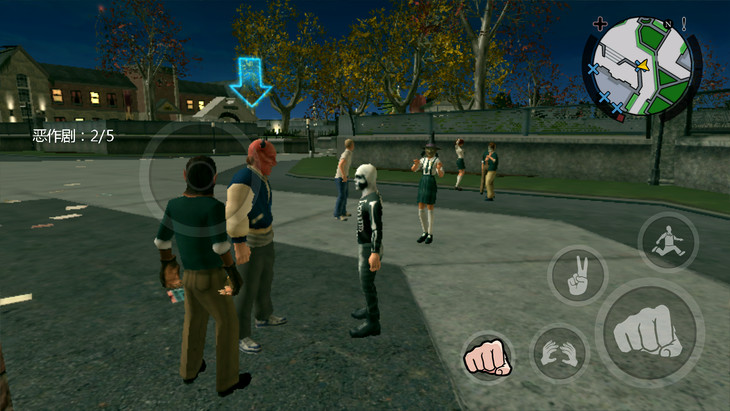This screenshot has height=411, width=730.
Task: Activate the two-hands grab button
Action: click(x=559, y=353)
